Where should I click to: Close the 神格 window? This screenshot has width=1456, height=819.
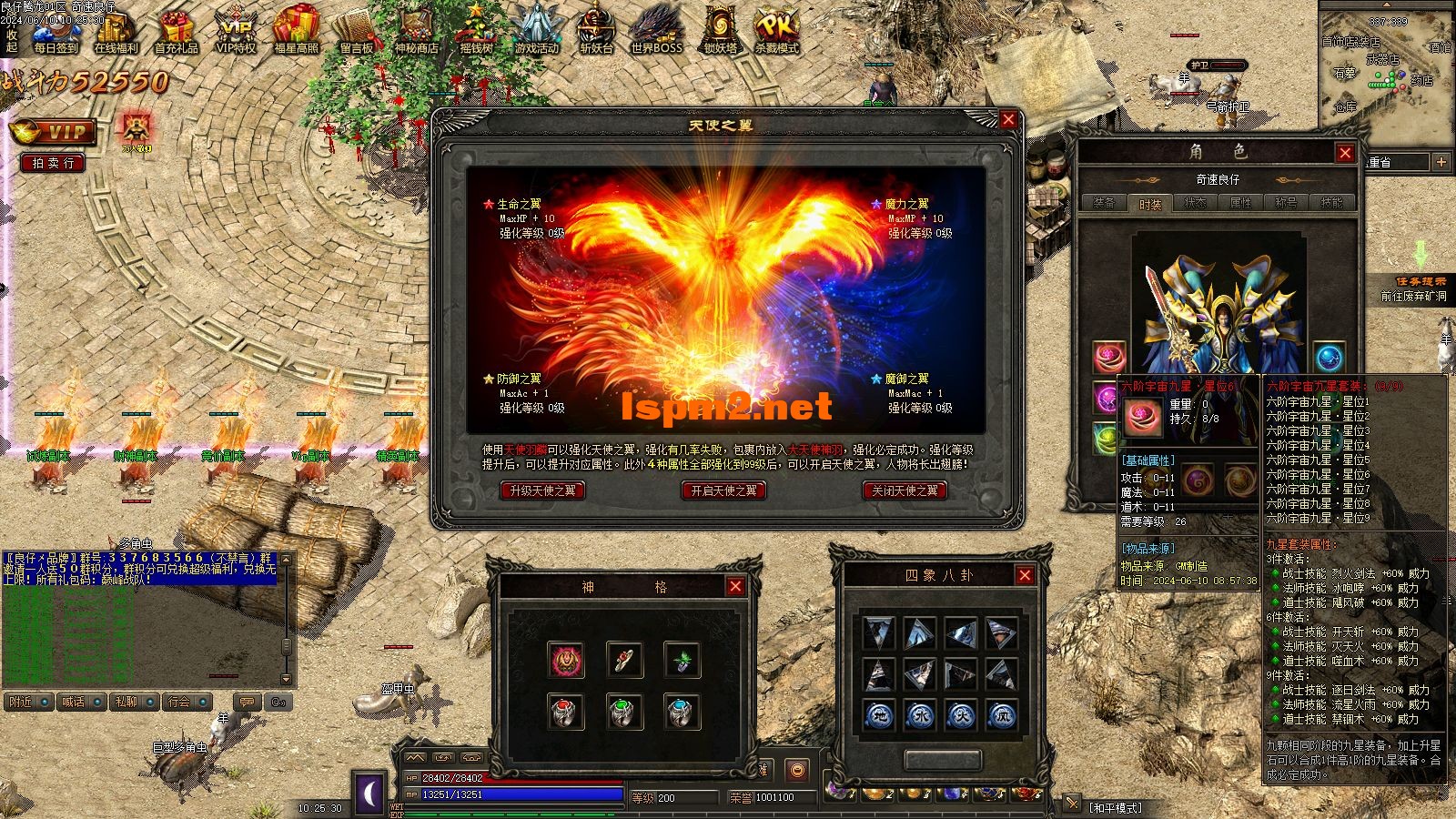735,587
